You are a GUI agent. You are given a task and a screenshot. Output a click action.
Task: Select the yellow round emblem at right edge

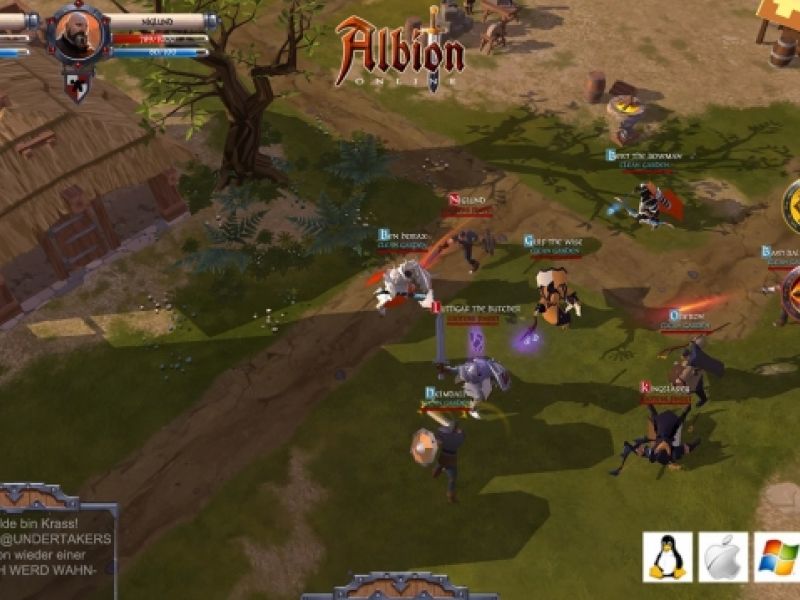(x=792, y=207)
